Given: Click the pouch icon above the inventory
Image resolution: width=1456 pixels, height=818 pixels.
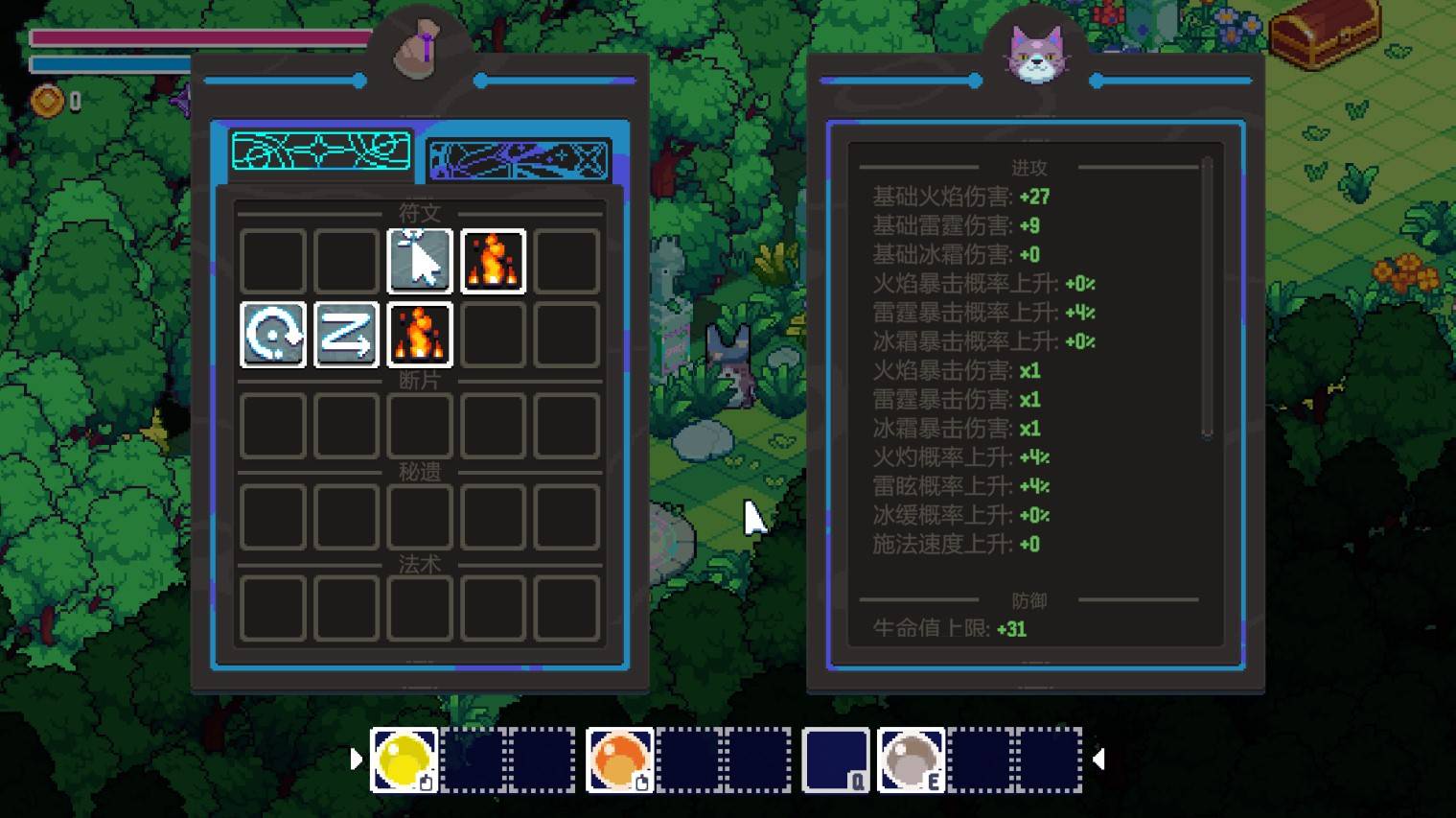Looking at the screenshot, I should point(418,50).
